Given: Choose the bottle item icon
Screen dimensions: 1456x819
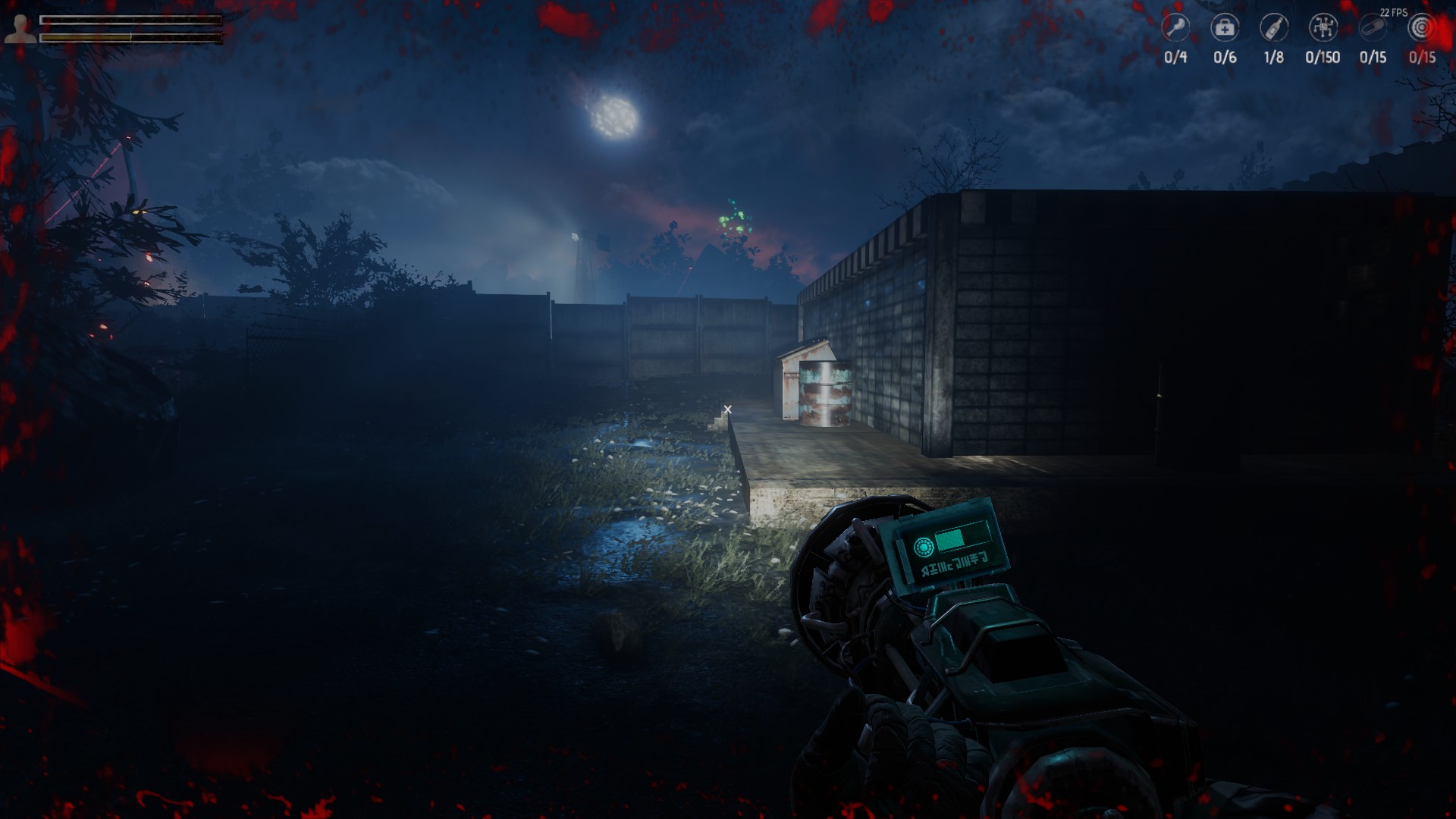Looking at the screenshot, I should (x=1274, y=28).
